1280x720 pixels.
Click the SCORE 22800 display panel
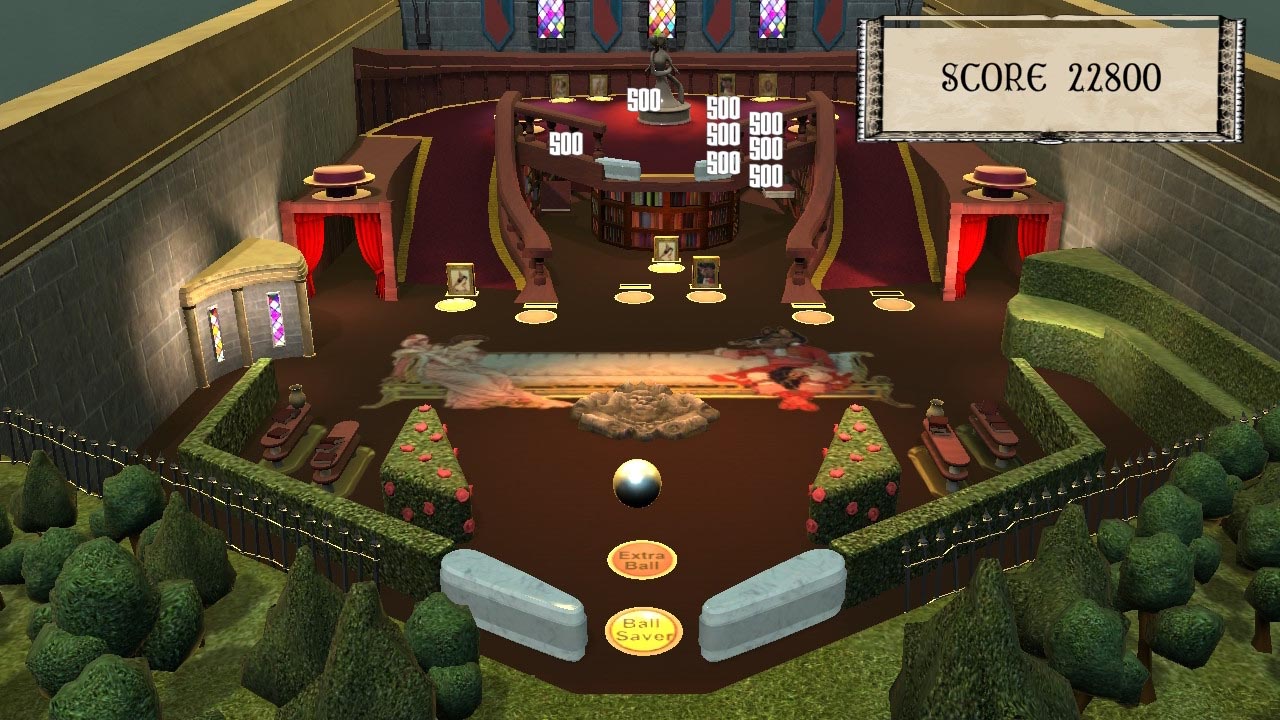1048,72
